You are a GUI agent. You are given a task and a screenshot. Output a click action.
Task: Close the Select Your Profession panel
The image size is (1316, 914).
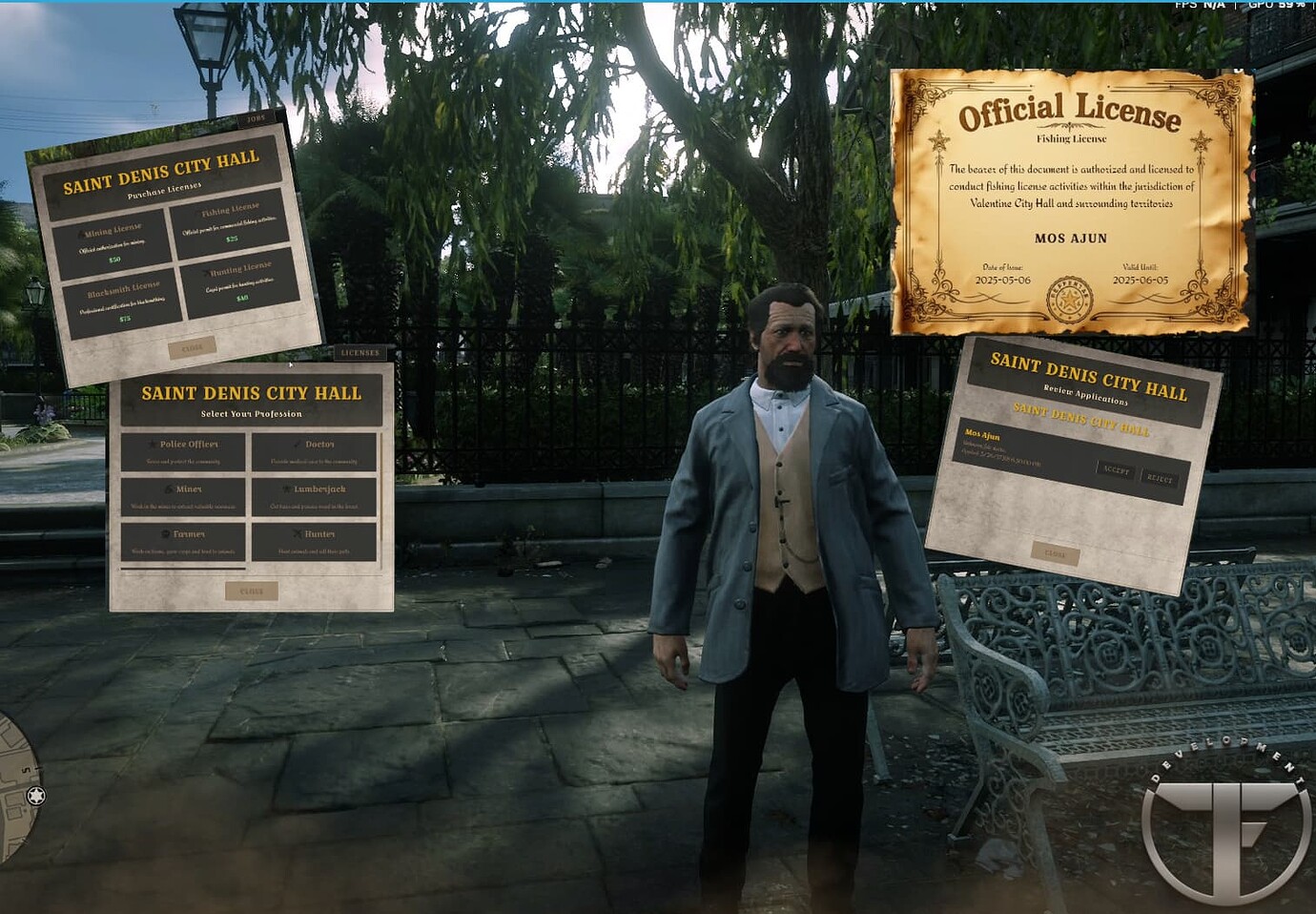pos(252,591)
